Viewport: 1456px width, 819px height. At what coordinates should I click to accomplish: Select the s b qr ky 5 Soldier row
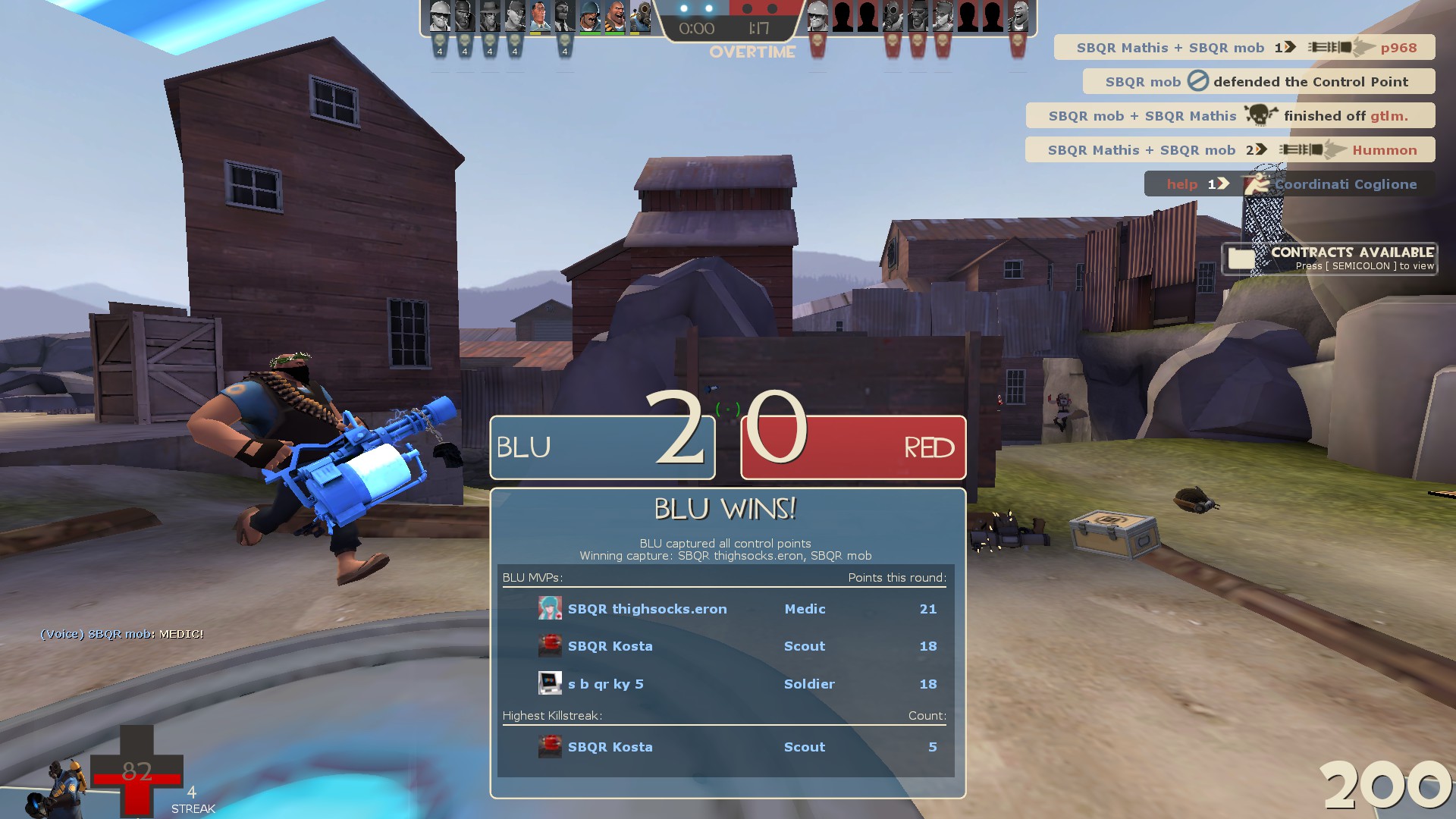tap(726, 684)
